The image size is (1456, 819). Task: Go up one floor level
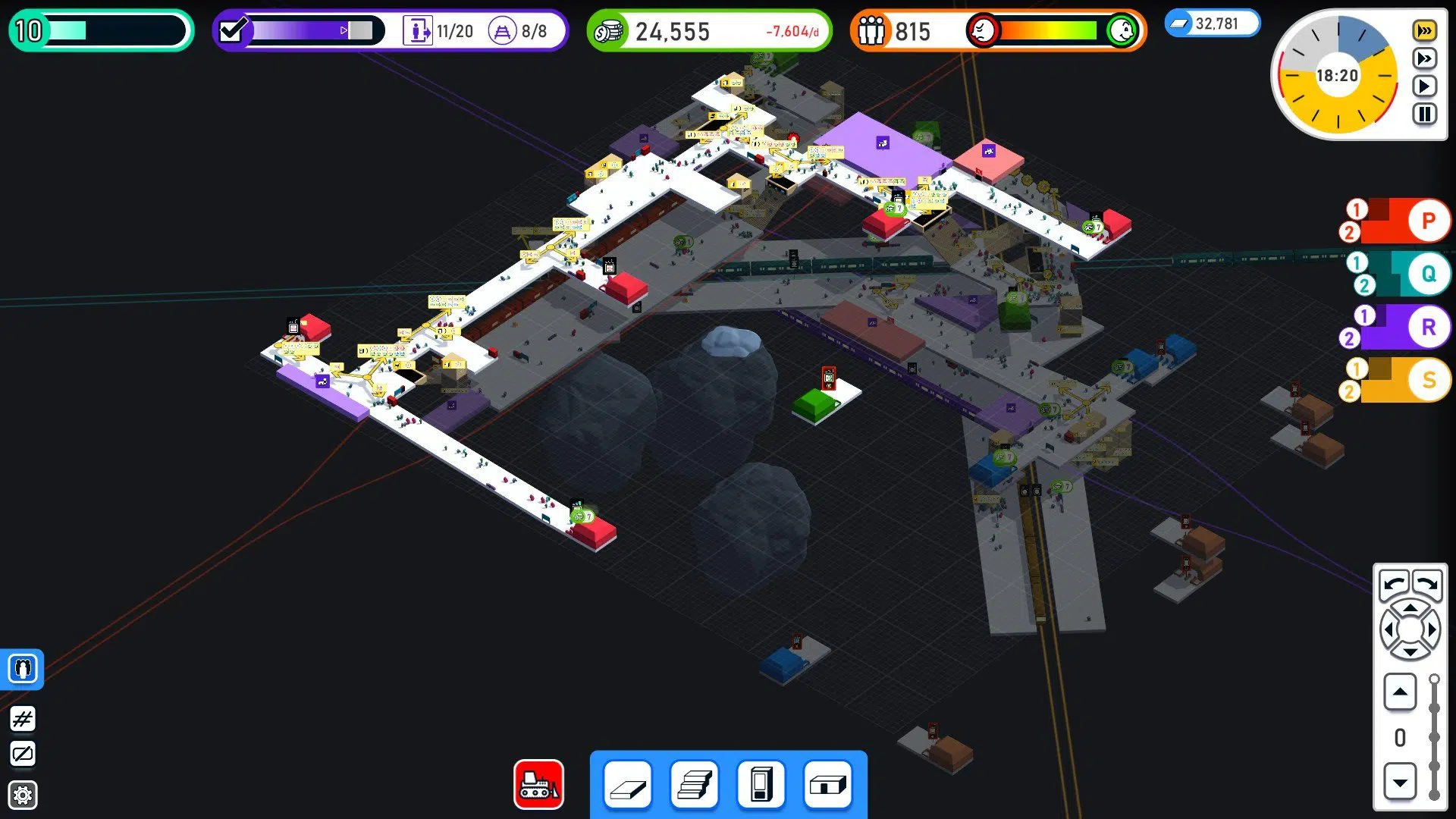(1400, 692)
